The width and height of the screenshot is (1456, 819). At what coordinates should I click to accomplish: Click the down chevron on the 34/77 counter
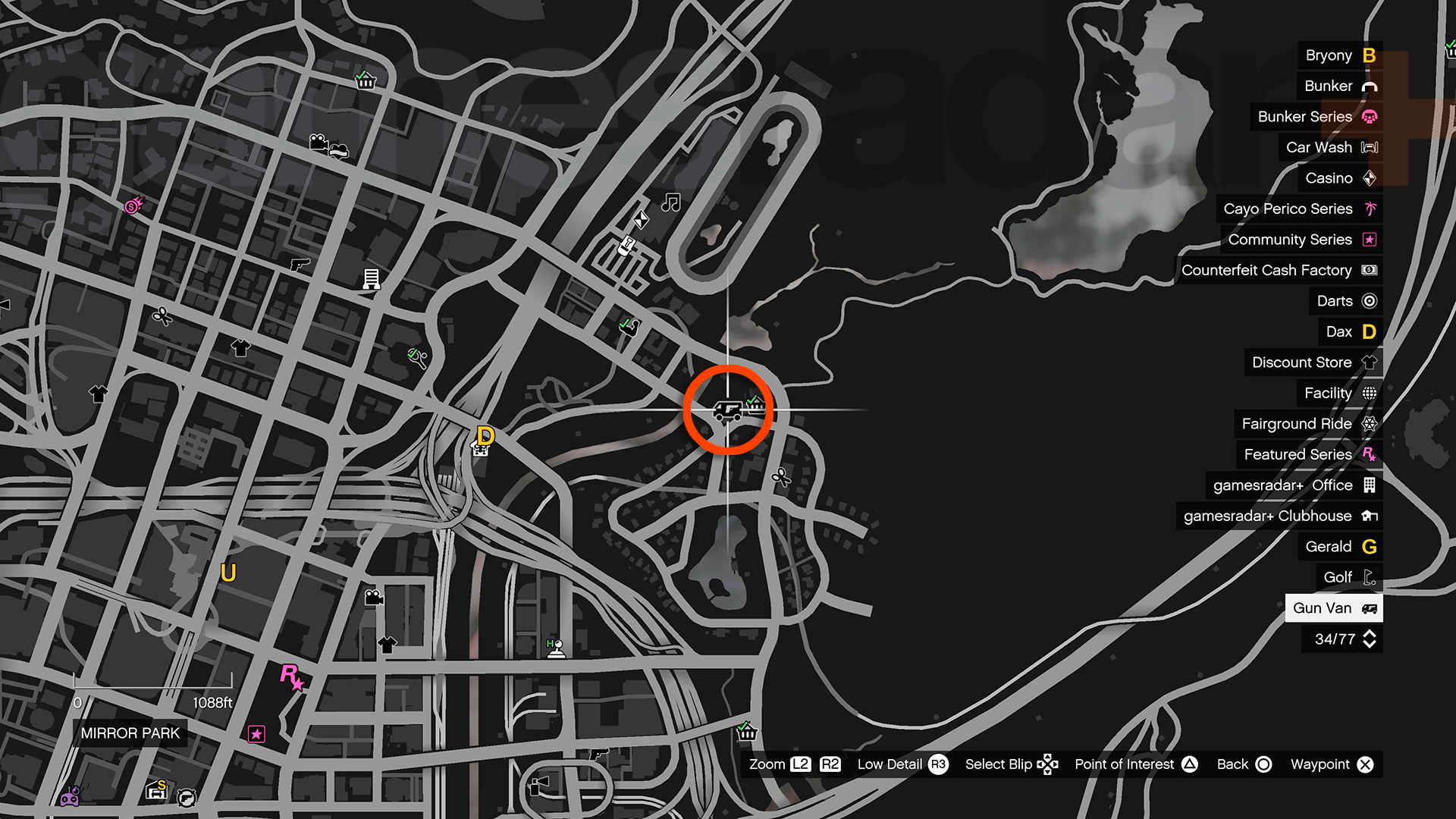click(x=1369, y=645)
